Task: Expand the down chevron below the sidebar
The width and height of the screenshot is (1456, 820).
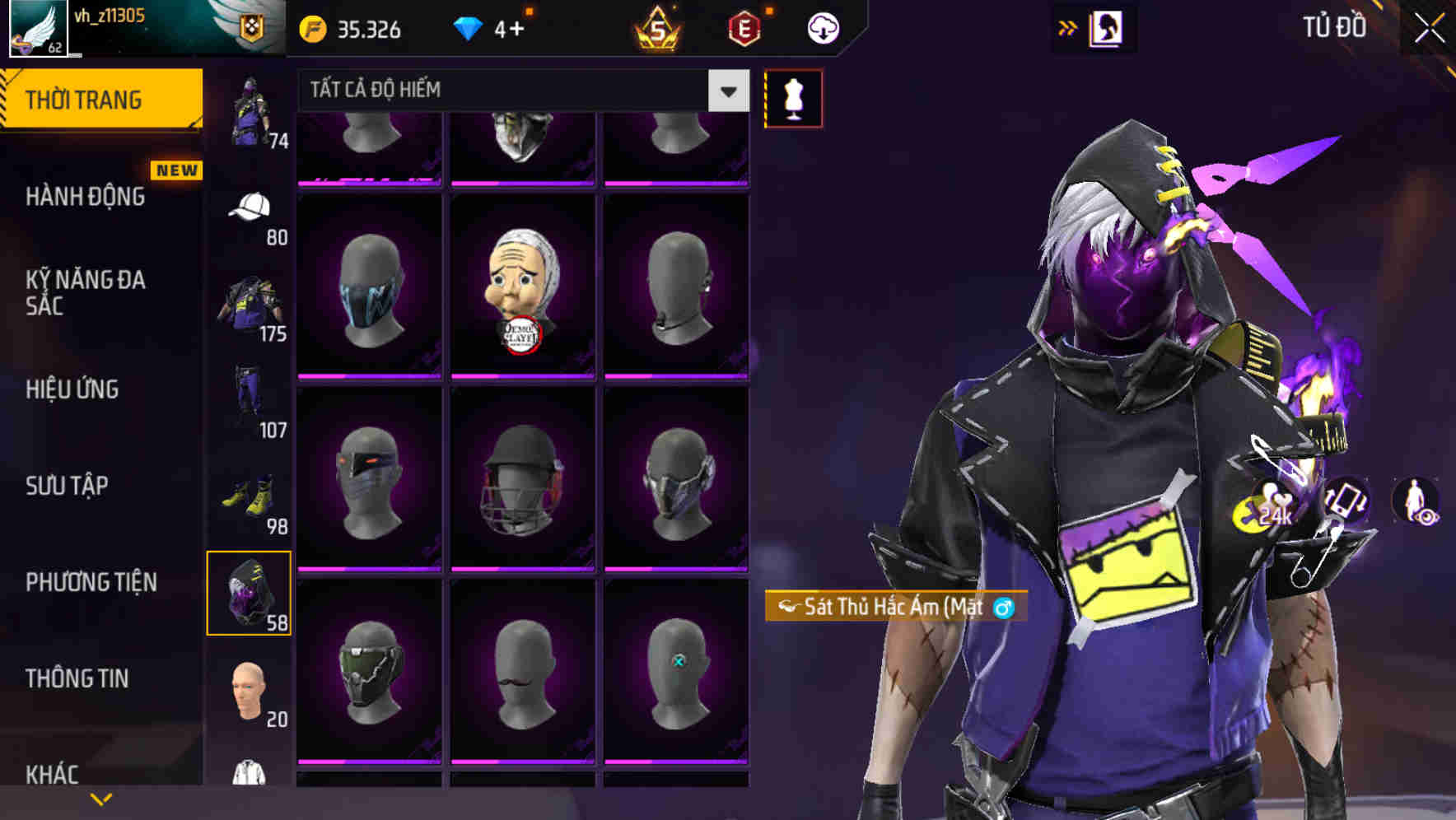Action: click(x=100, y=799)
